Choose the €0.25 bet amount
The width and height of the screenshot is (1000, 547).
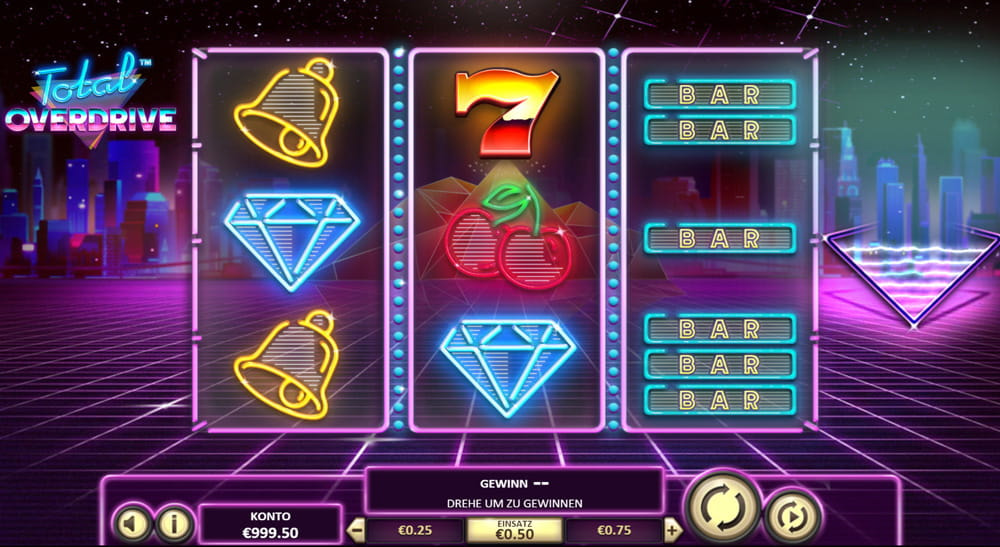[x=415, y=531]
